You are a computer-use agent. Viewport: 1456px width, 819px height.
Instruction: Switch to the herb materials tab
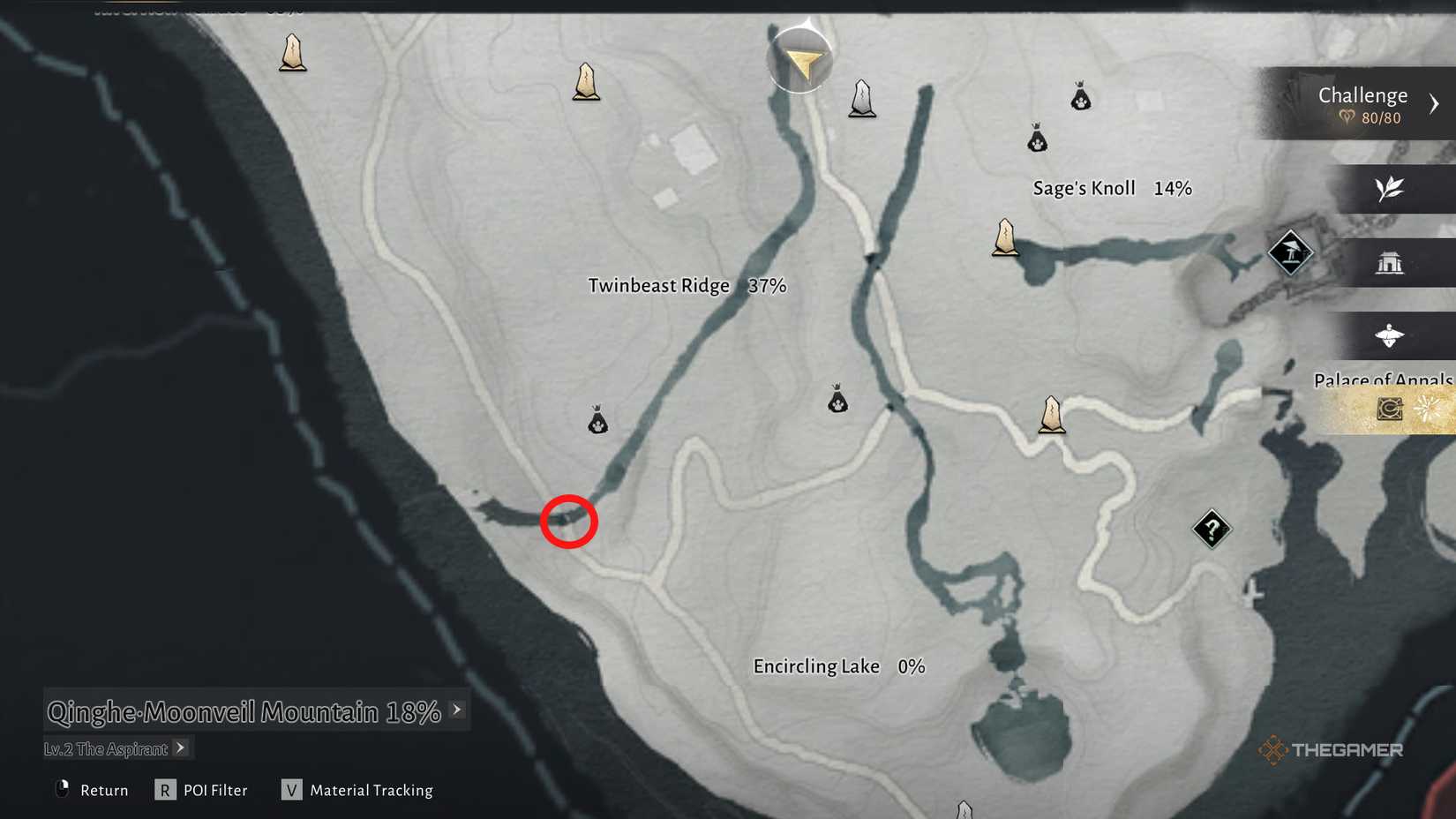[1392, 189]
